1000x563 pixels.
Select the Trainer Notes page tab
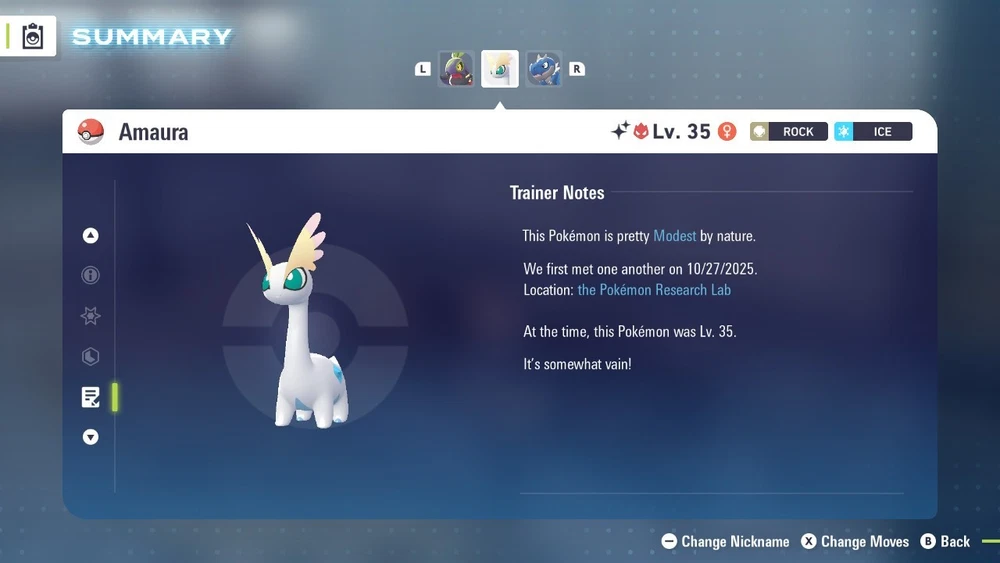91,397
